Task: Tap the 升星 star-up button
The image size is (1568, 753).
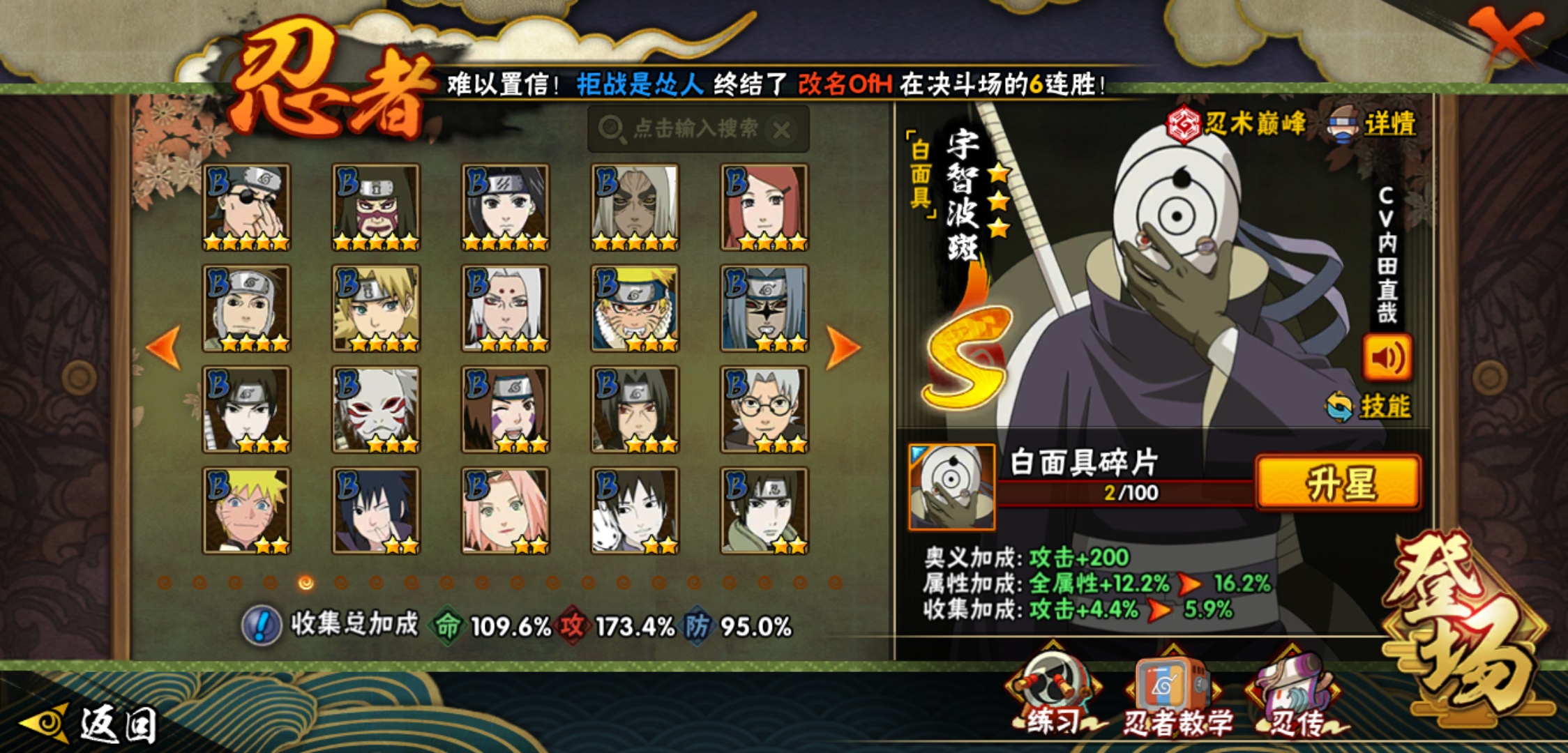Action: pyautogui.click(x=1338, y=483)
